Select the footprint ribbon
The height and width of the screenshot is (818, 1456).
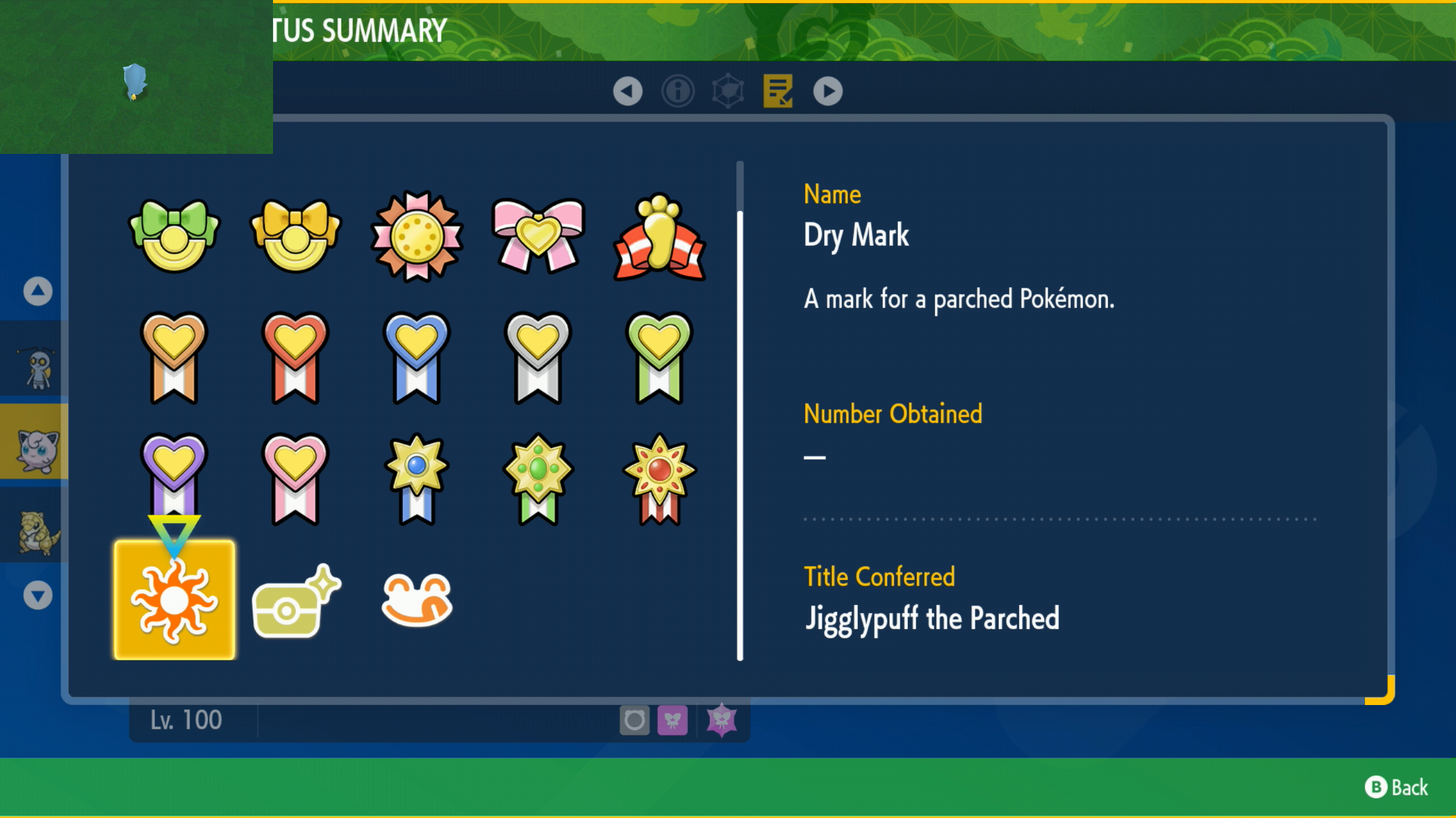tap(660, 237)
